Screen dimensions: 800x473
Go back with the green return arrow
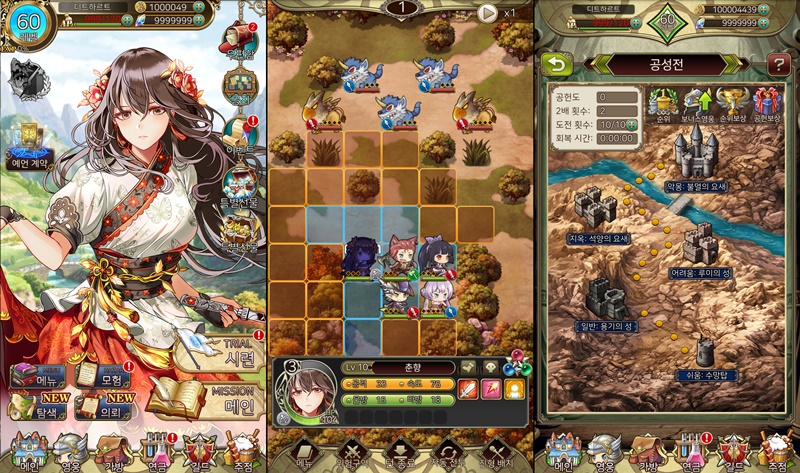pyautogui.click(x=554, y=64)
